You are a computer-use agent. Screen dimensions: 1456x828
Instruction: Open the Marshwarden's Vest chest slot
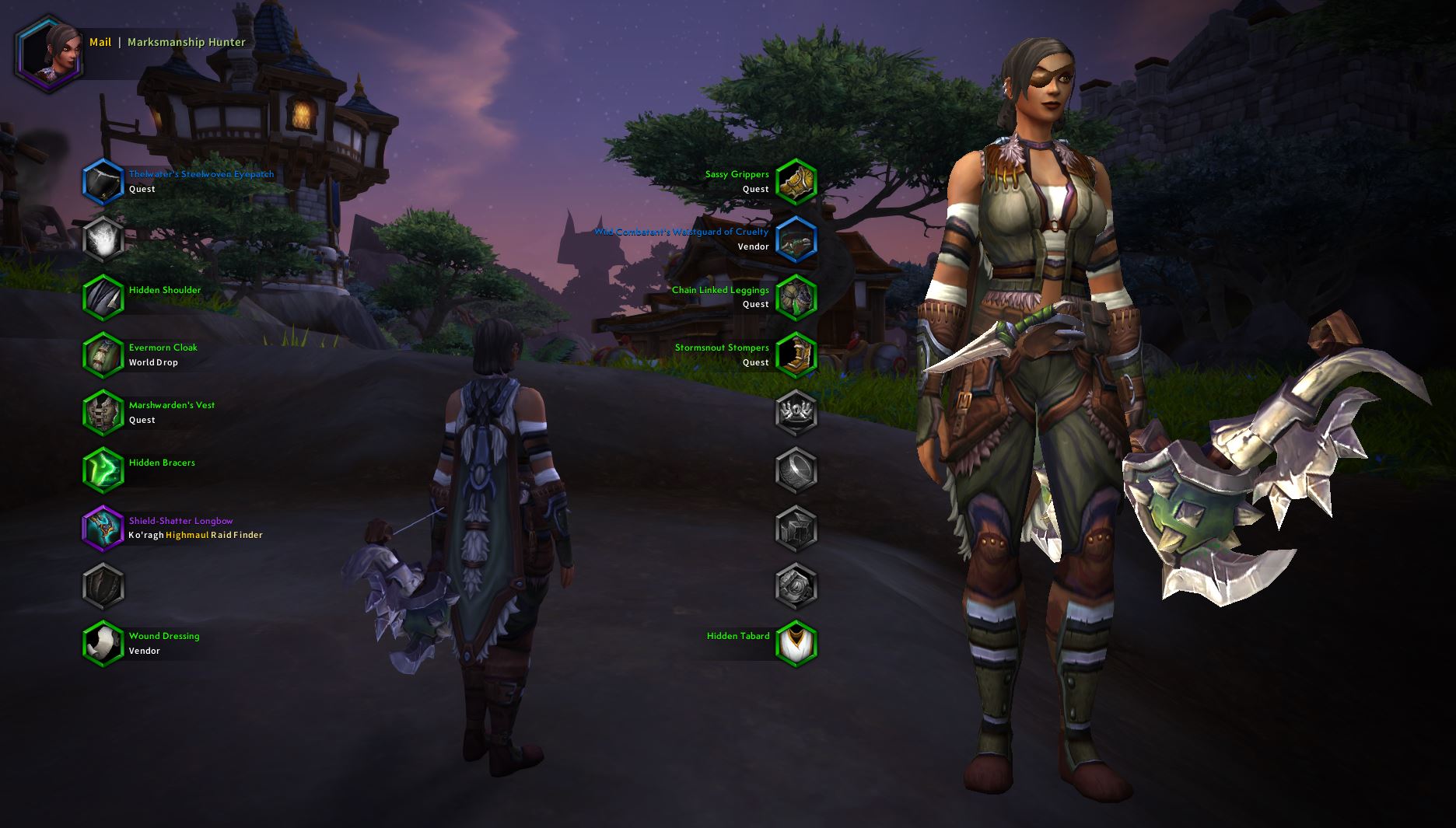click(x=103, y=412)
